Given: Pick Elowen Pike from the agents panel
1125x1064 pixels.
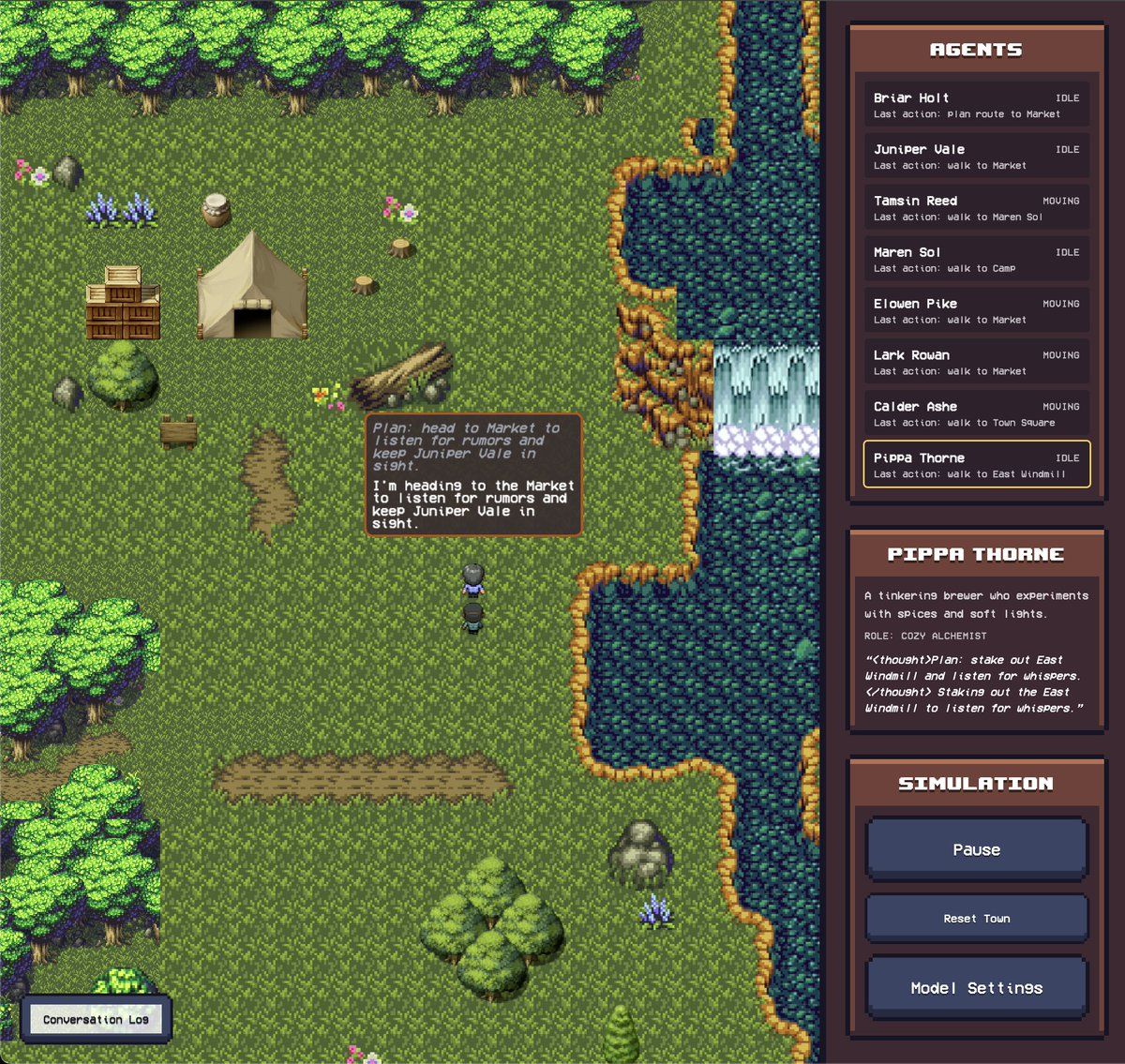Looking at the screenshot, I should (x=976, y=311).
